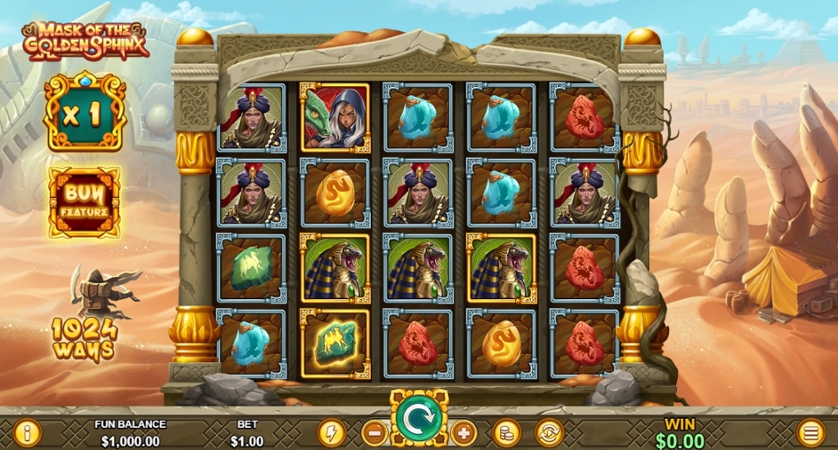Open the autoplay settings
838x450 pixels.
[x=549, y=433]
